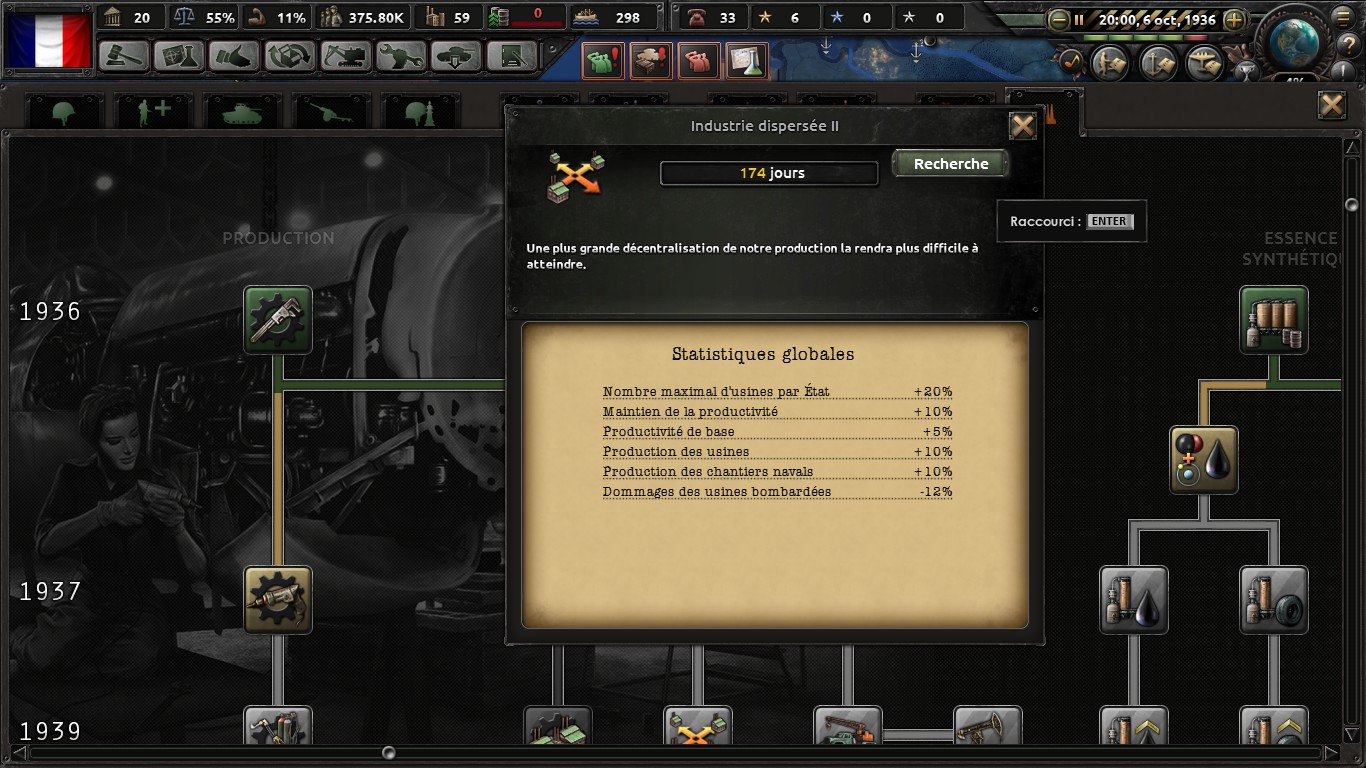The width and height of the screenshot is (1366, 768).
Task: Switch to the artillery cannon research tab
Action: tap(329, 113)
